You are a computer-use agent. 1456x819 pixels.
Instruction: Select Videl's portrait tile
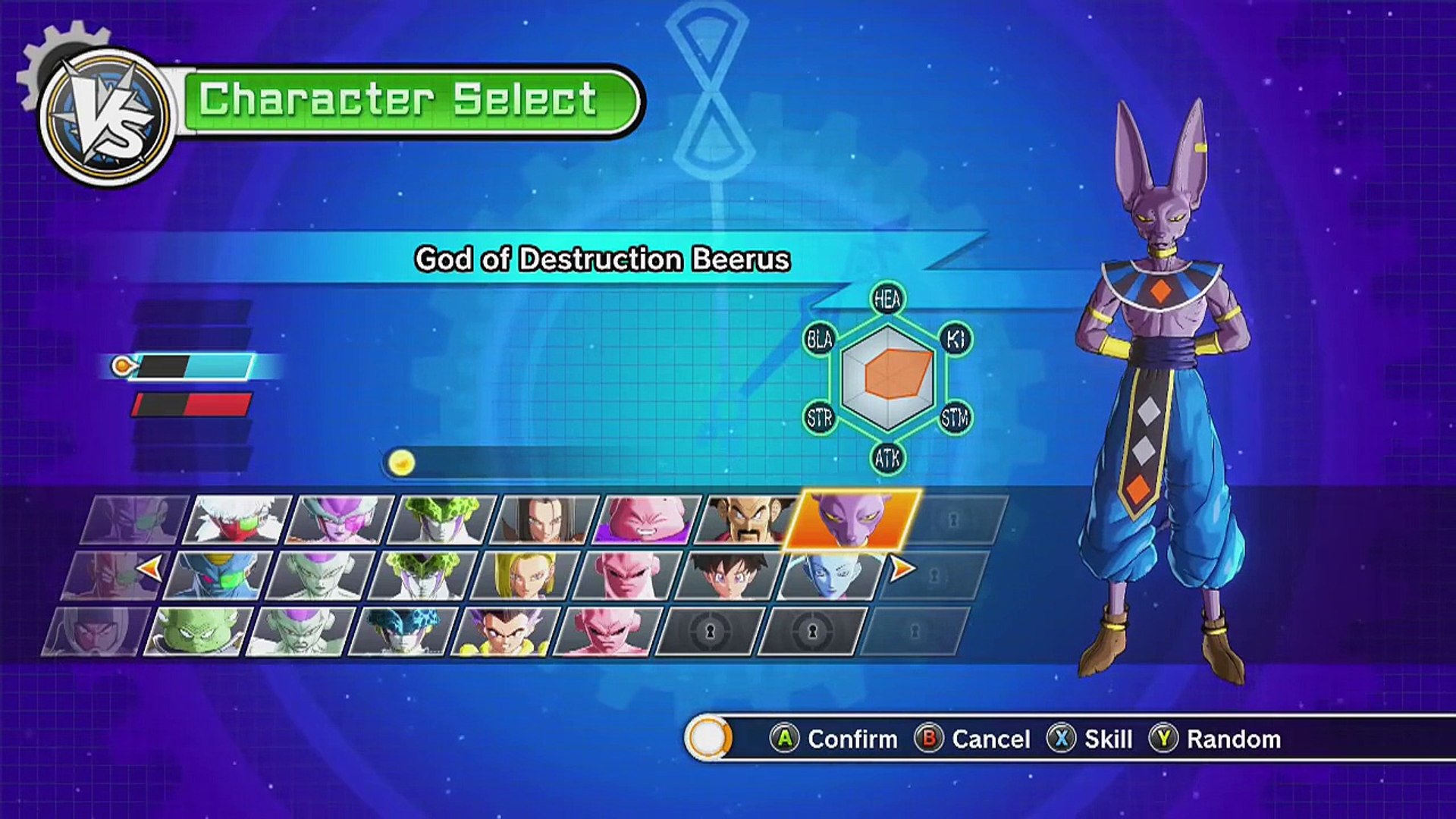tap(730, 576)
